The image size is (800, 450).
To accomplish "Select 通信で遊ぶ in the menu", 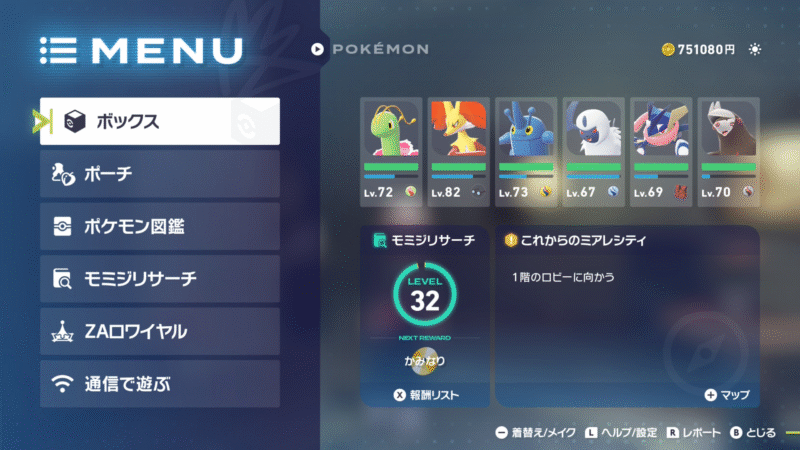I will click(x=160, y=384).
